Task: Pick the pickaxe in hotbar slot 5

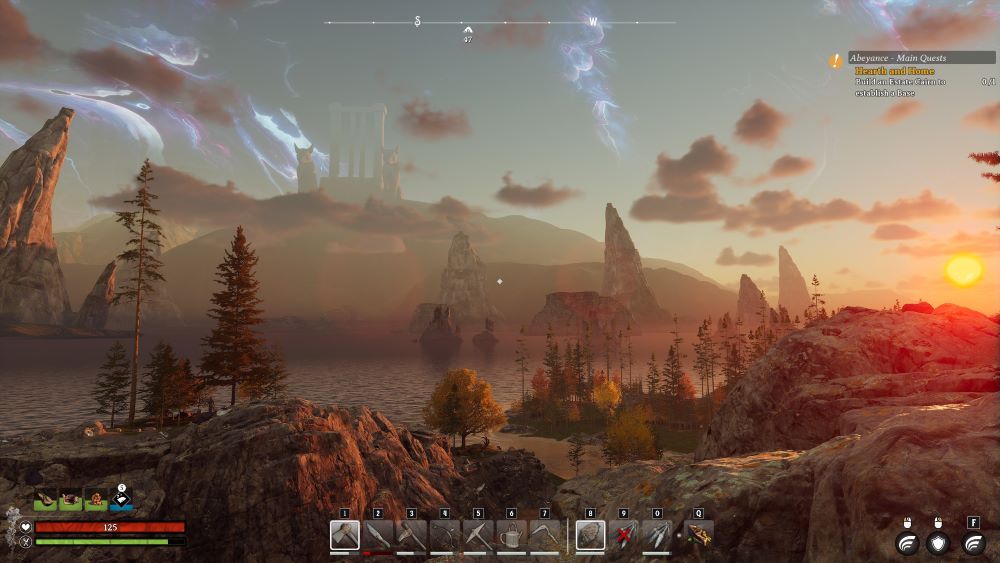Action: (478, 535)
